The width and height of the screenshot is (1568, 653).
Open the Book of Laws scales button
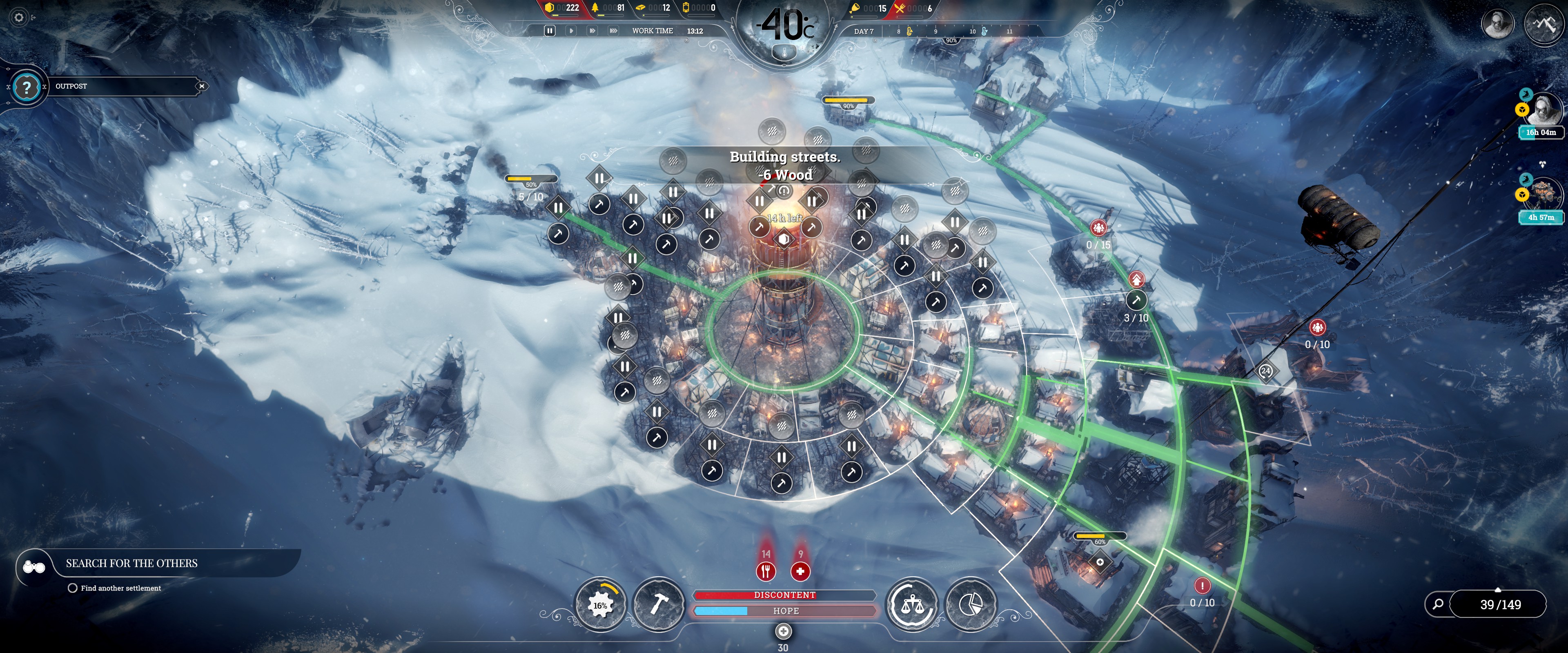911,605
